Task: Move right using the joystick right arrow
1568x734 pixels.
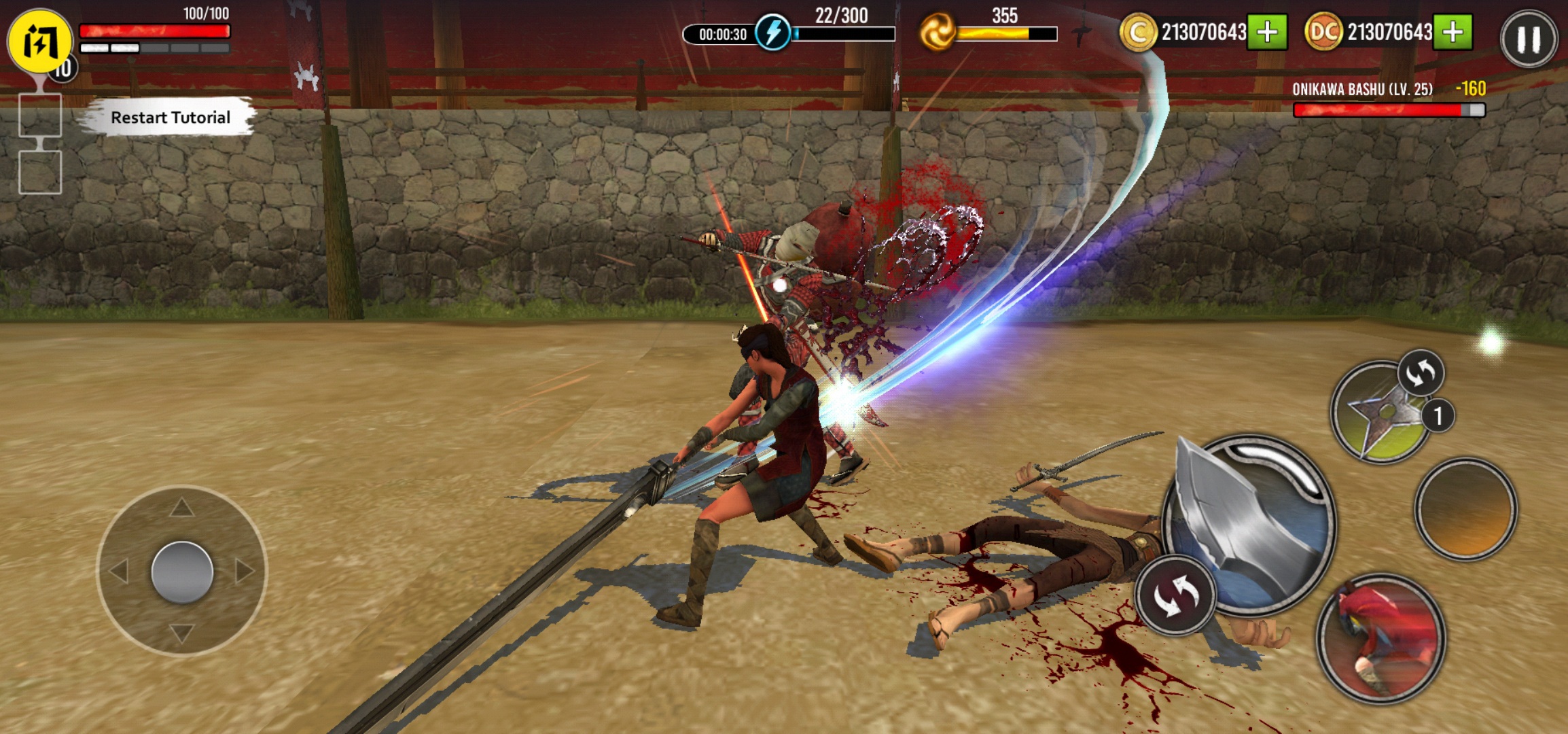Action: click(x=244, y=571)
